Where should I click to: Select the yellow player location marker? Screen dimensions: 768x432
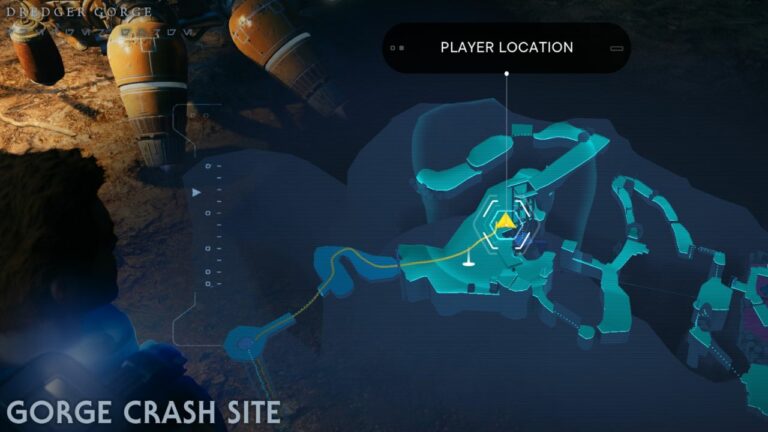coord(507,221)
